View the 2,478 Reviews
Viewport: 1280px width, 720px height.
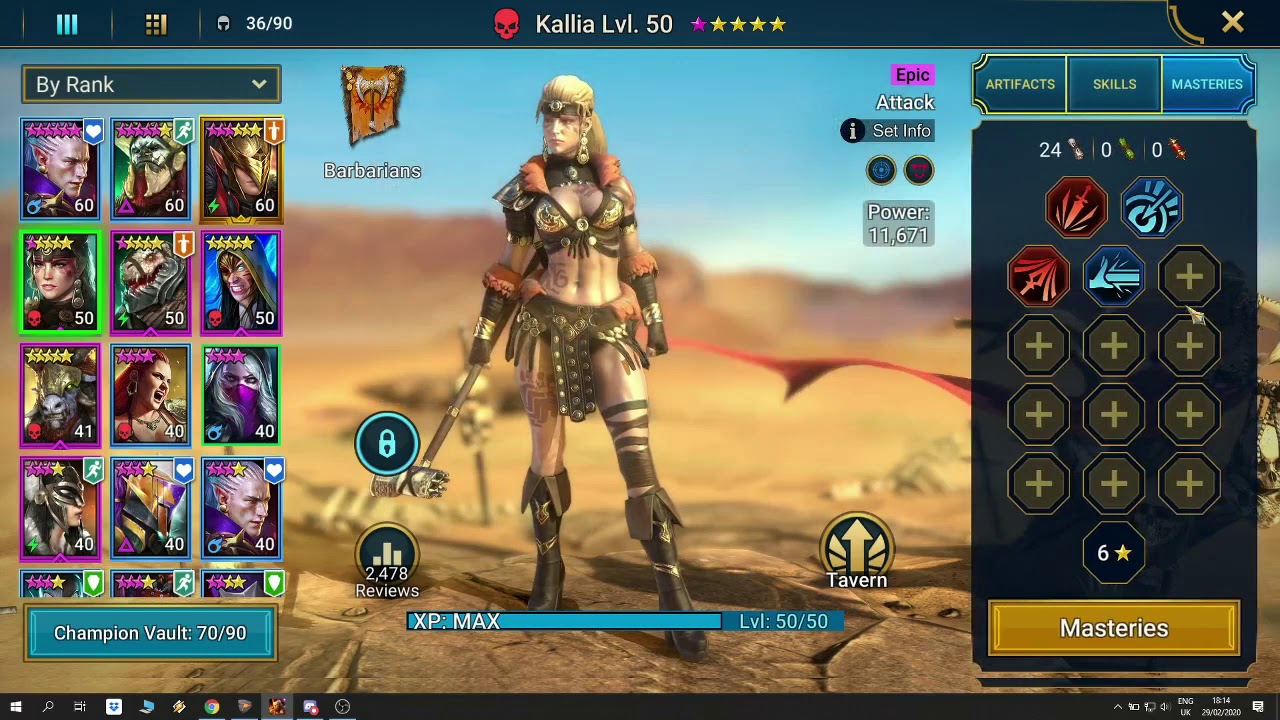coord(387,564)
